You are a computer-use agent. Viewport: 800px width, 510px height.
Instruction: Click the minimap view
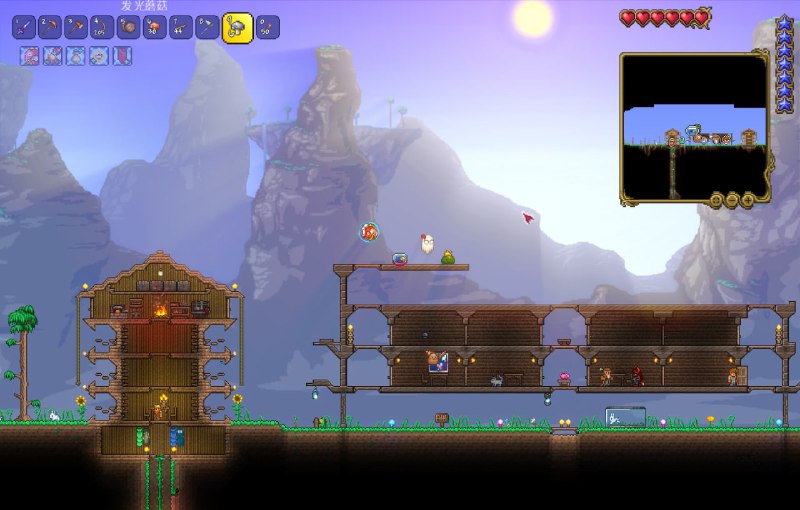coord(694,125)
